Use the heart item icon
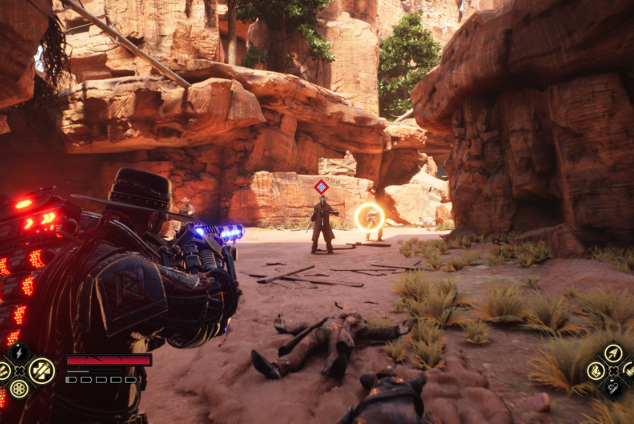The width and height of the screenshot is (634, 424). [x=614, y=388]
